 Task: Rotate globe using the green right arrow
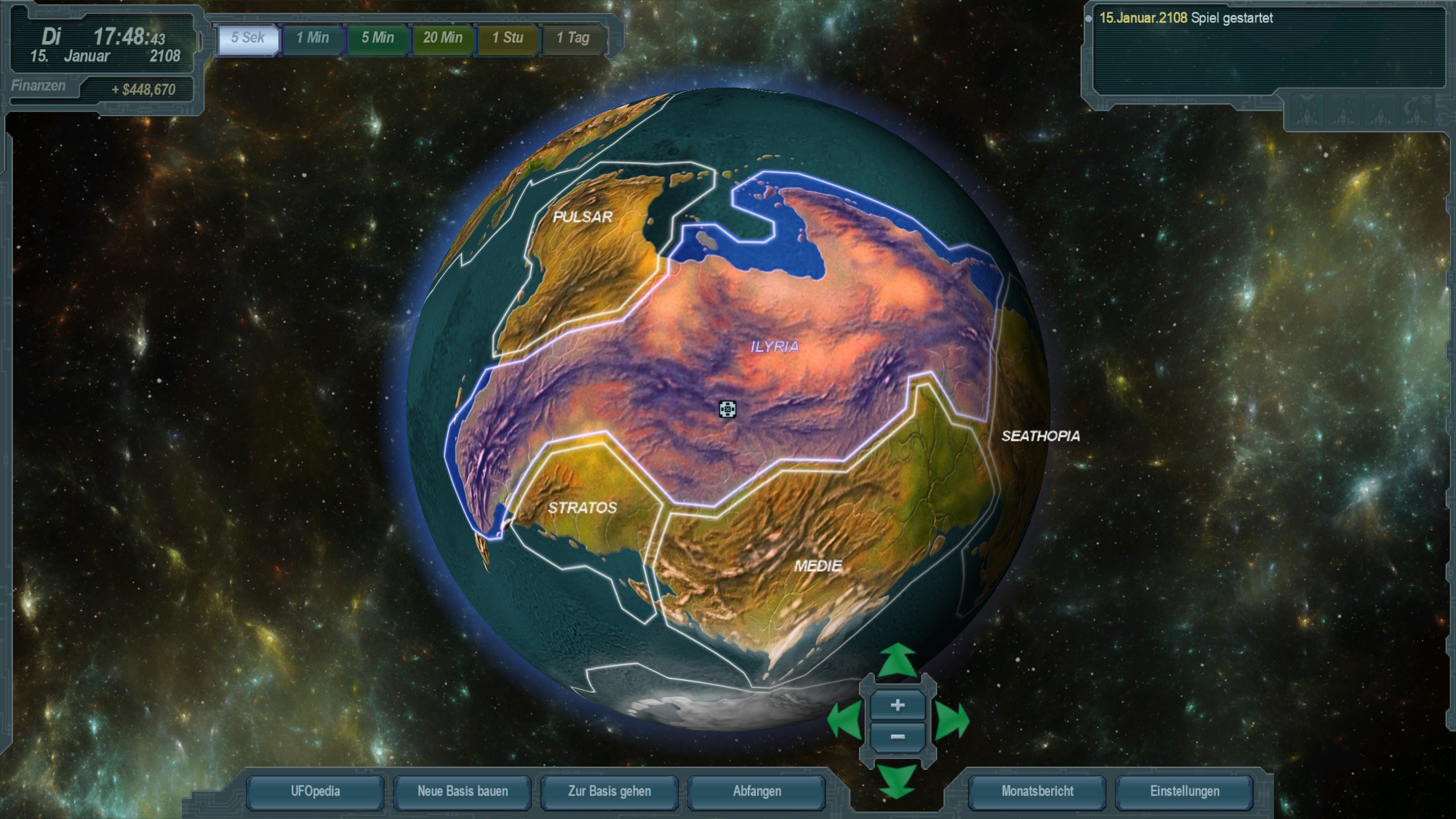pyautogui.click(x=952, y=721)
